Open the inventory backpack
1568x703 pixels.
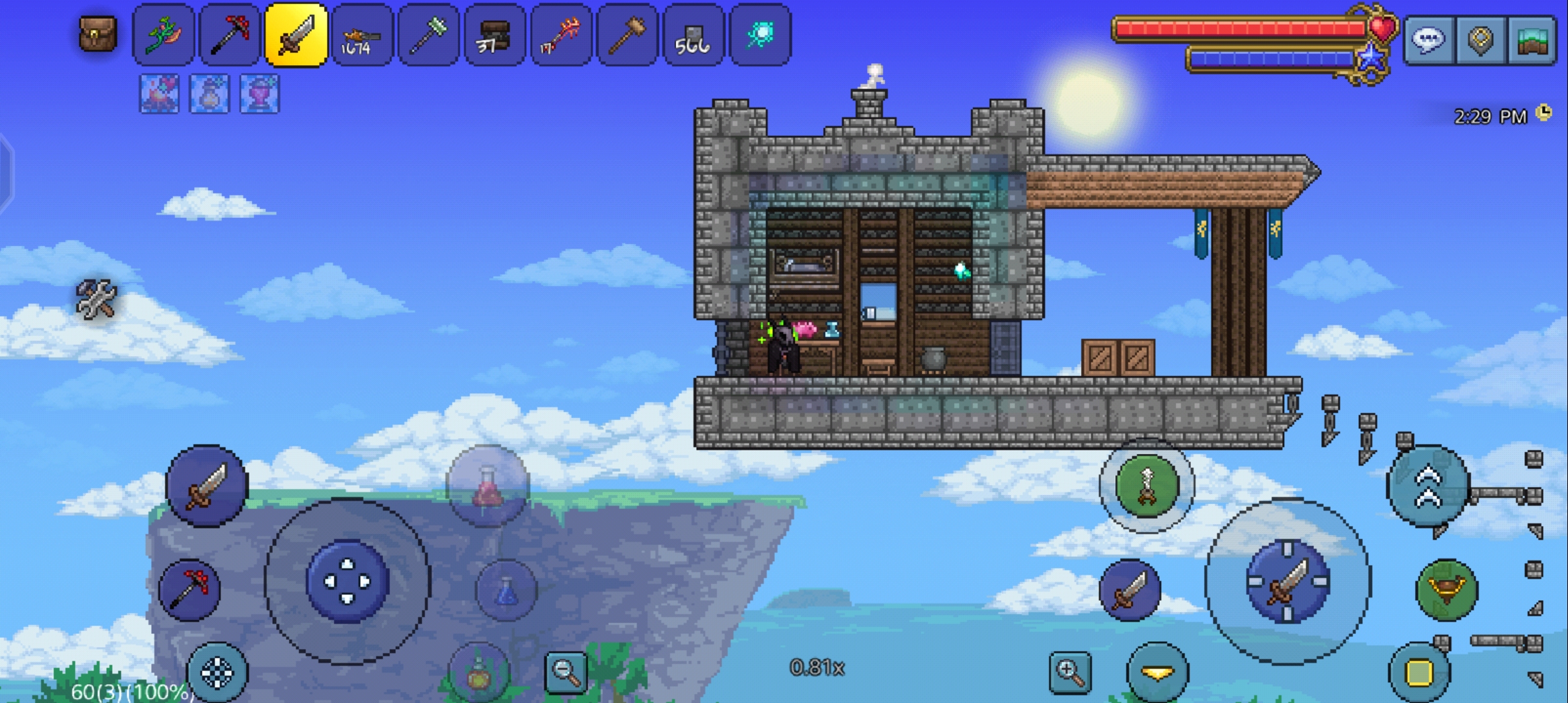tap(98, 34)
